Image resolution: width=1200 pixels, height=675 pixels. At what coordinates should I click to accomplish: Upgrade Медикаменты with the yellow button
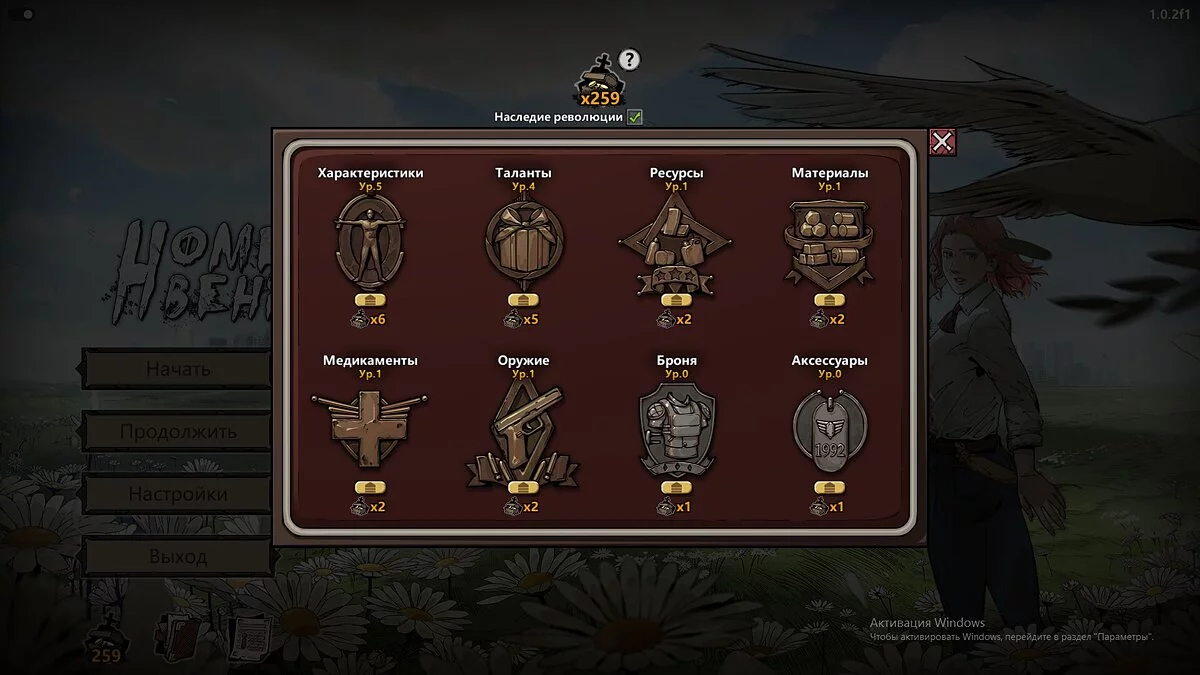[x=370, y=487]
